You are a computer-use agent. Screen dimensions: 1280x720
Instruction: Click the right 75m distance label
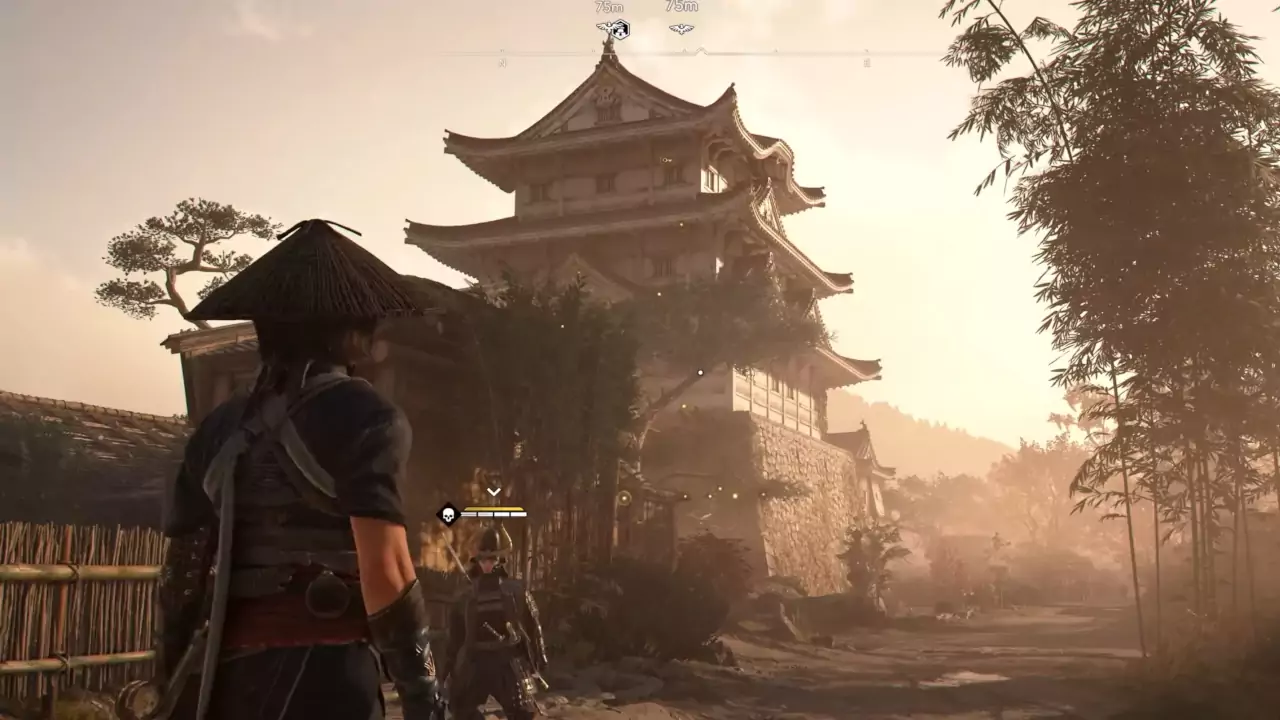(x=681, y=7)
